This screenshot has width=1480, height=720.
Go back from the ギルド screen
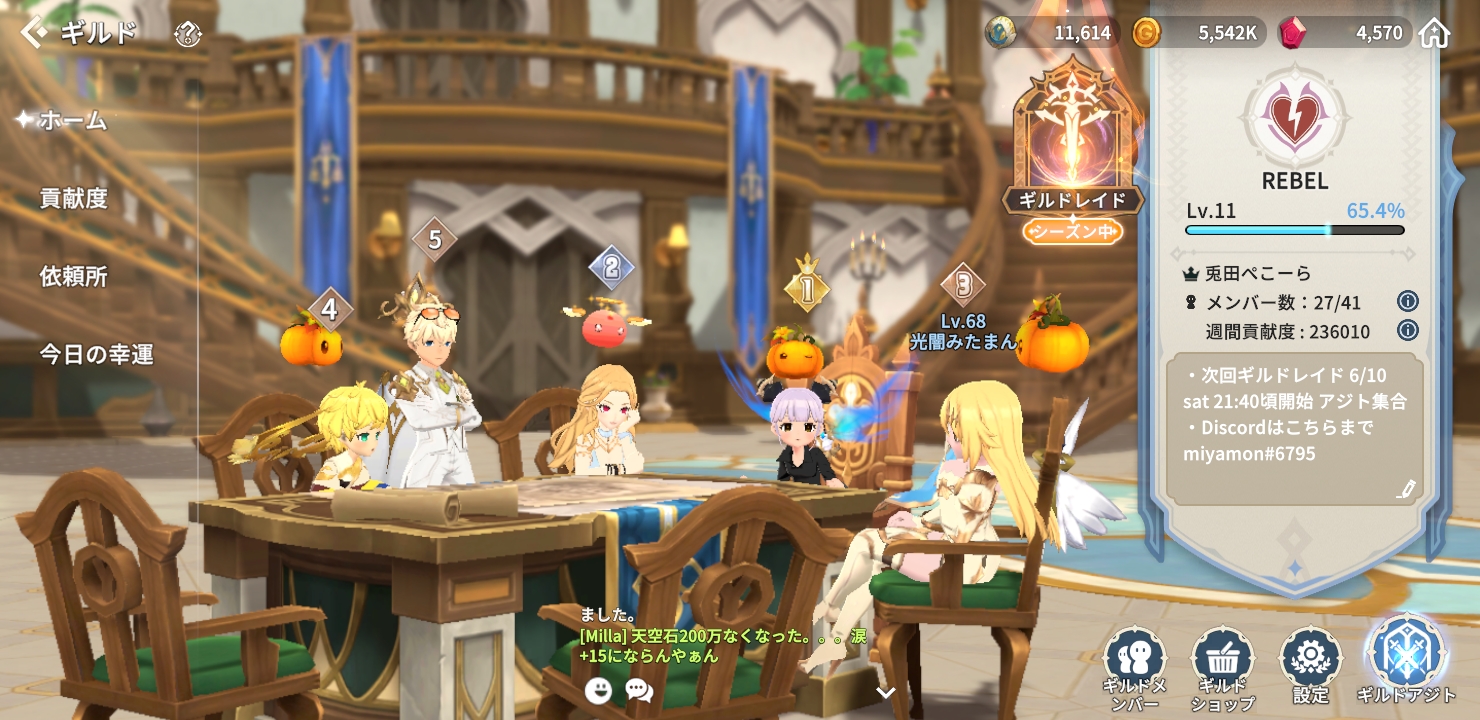tap(33, 32)
